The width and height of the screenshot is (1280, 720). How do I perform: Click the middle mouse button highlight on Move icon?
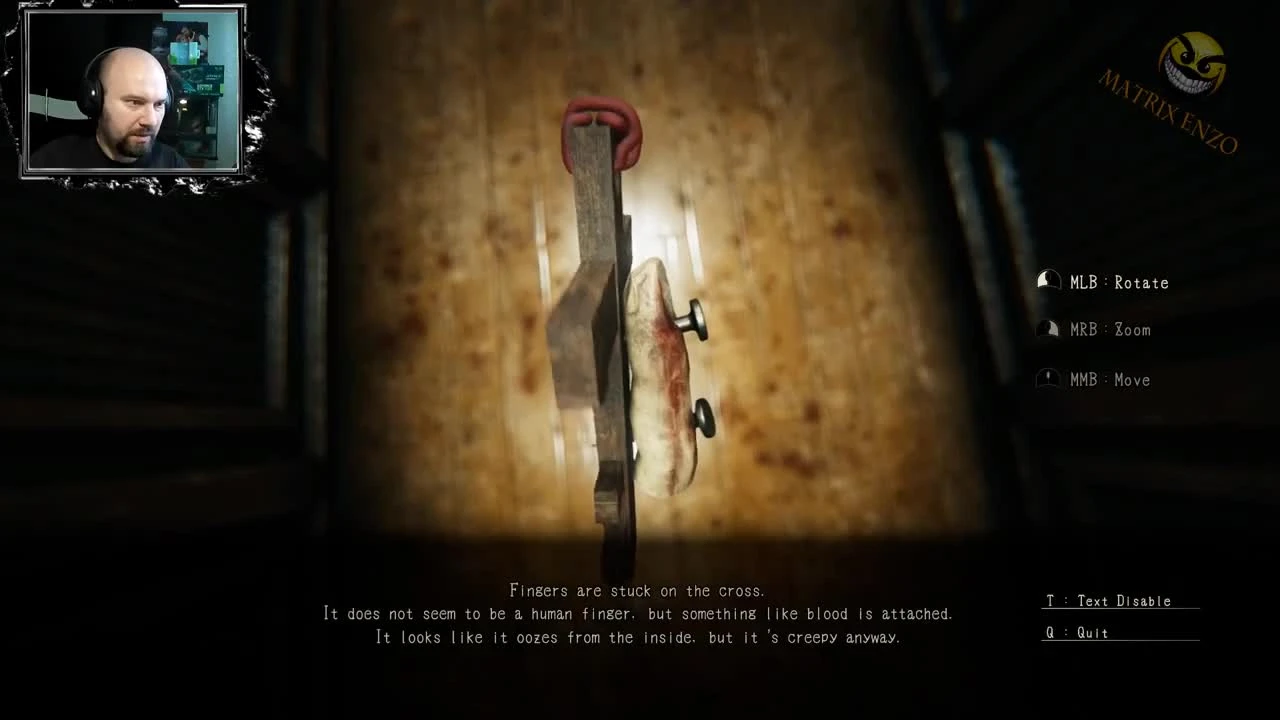tap(1048, 374)
